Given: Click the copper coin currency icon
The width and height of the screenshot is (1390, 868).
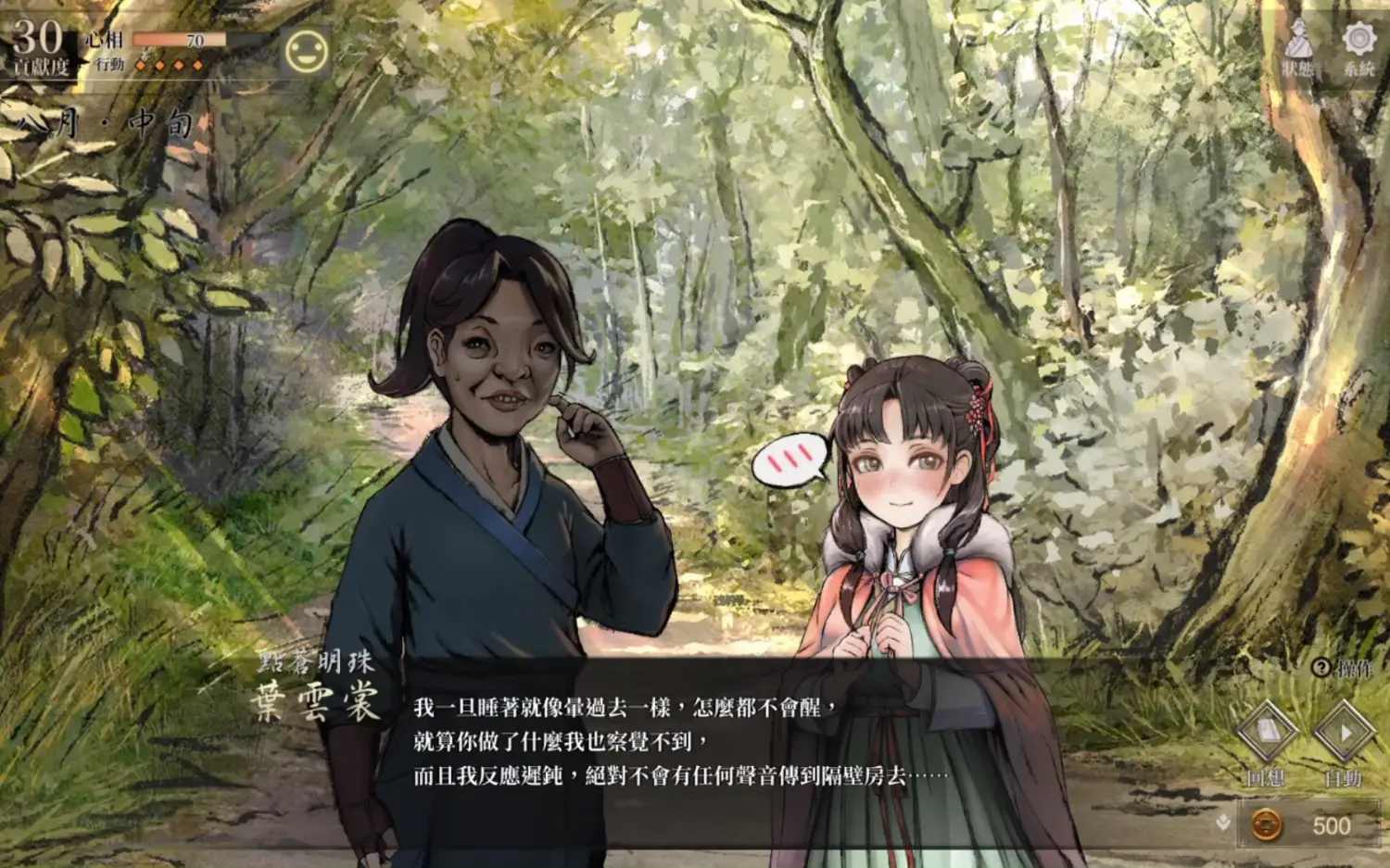Looking at the screenshot, I should click(x=1268, y=823).
